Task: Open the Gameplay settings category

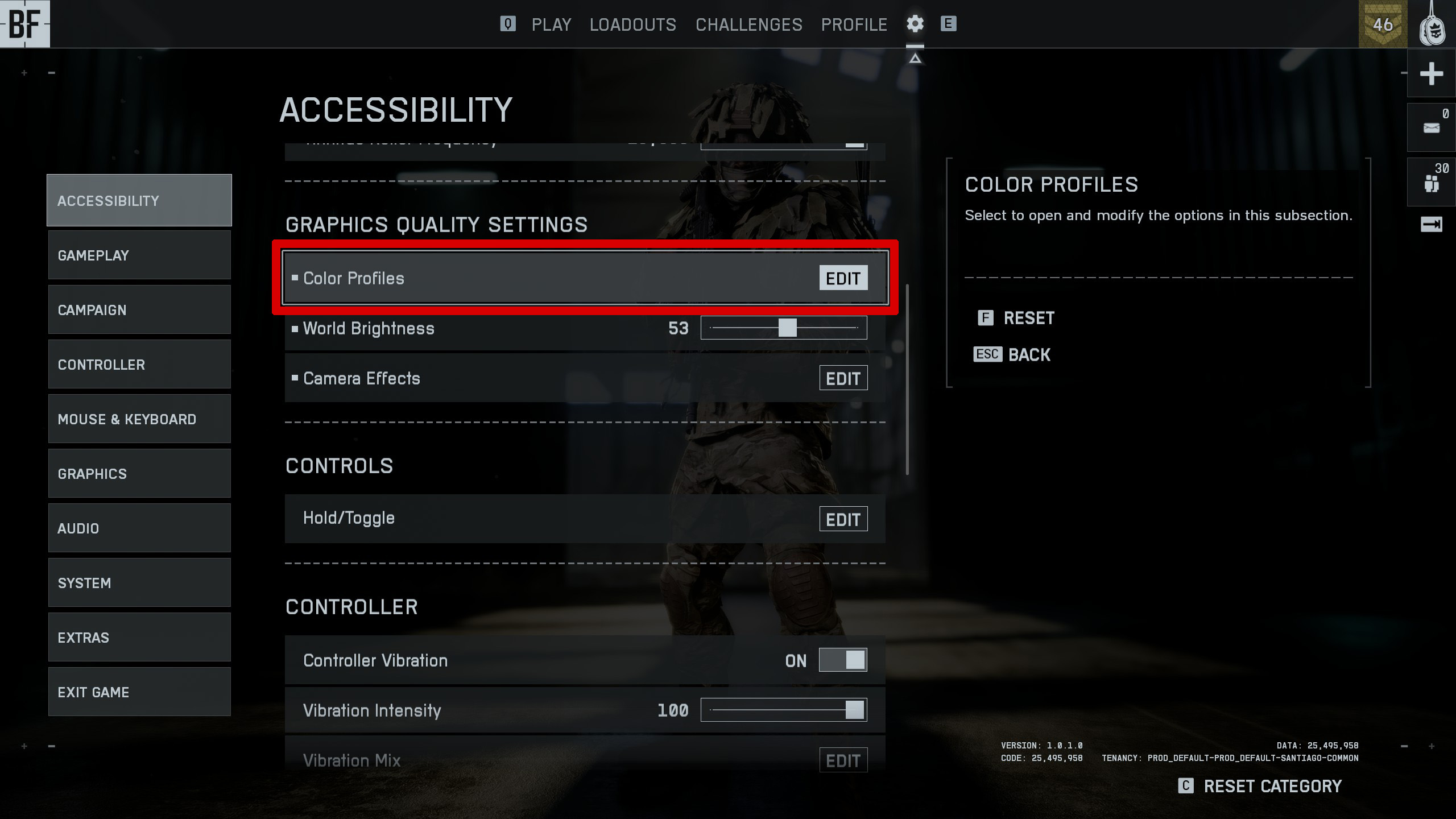Action: click(x=139, y=255)
